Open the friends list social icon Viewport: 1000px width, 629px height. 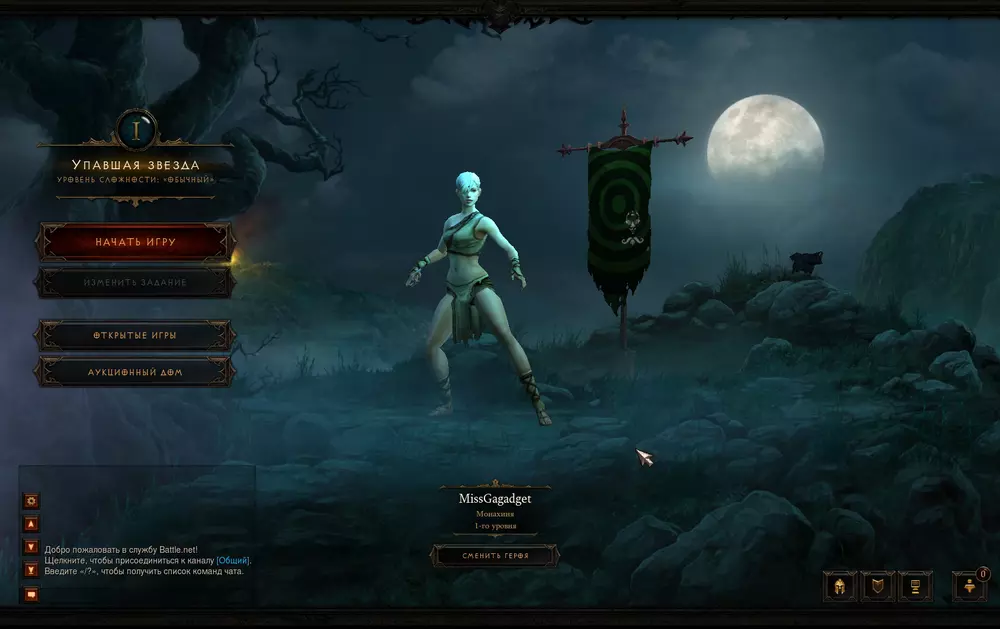(x=969, y=586)
